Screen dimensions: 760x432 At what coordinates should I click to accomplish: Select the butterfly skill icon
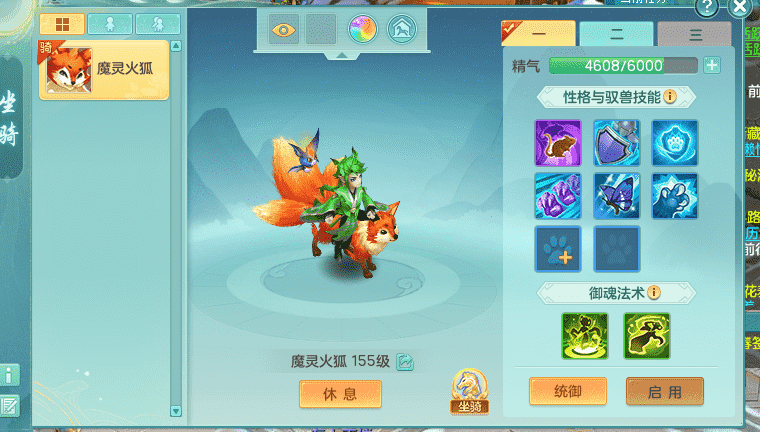(616, 195)
